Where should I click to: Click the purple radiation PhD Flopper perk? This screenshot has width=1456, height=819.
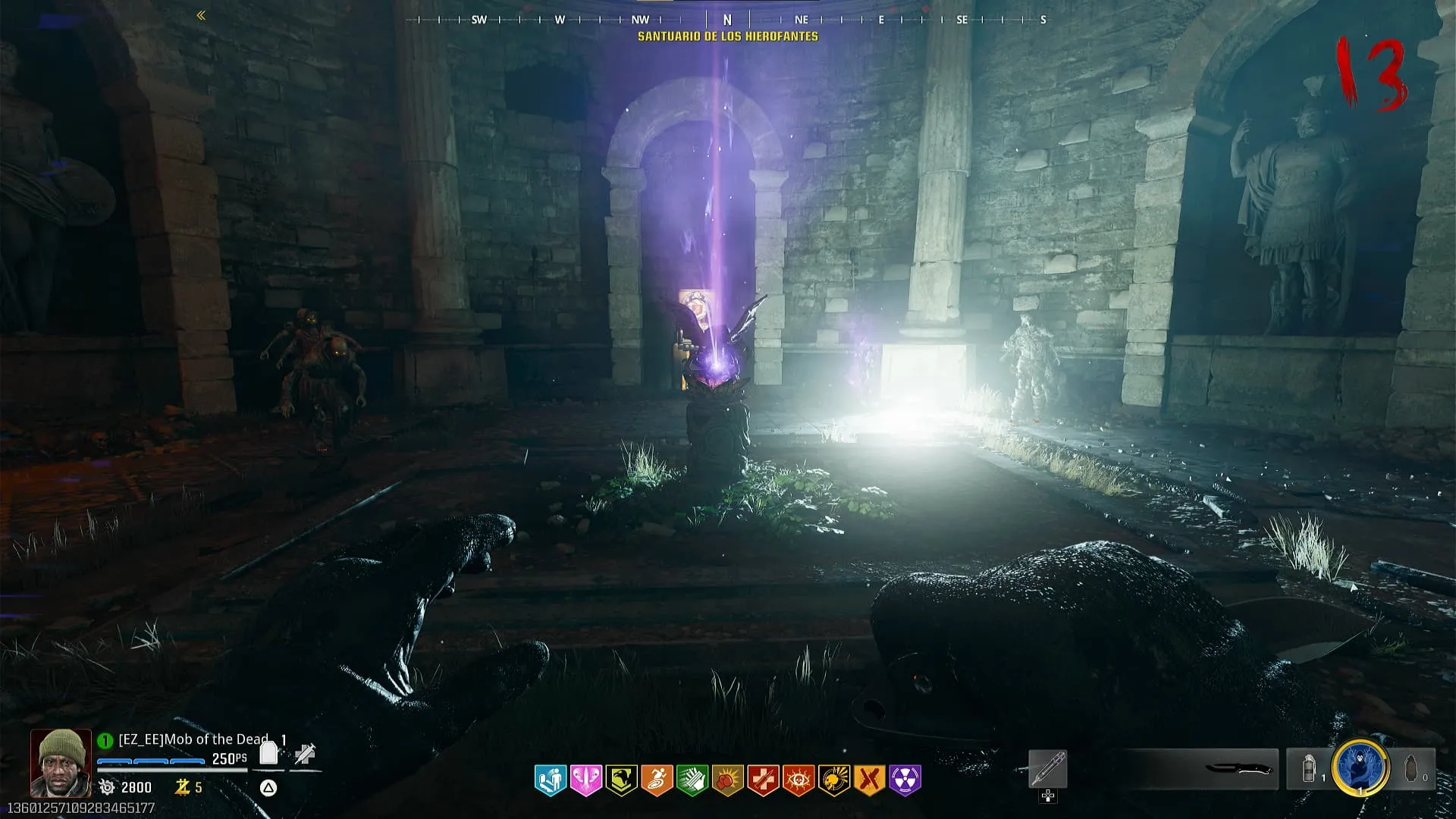tap(905, 780)
